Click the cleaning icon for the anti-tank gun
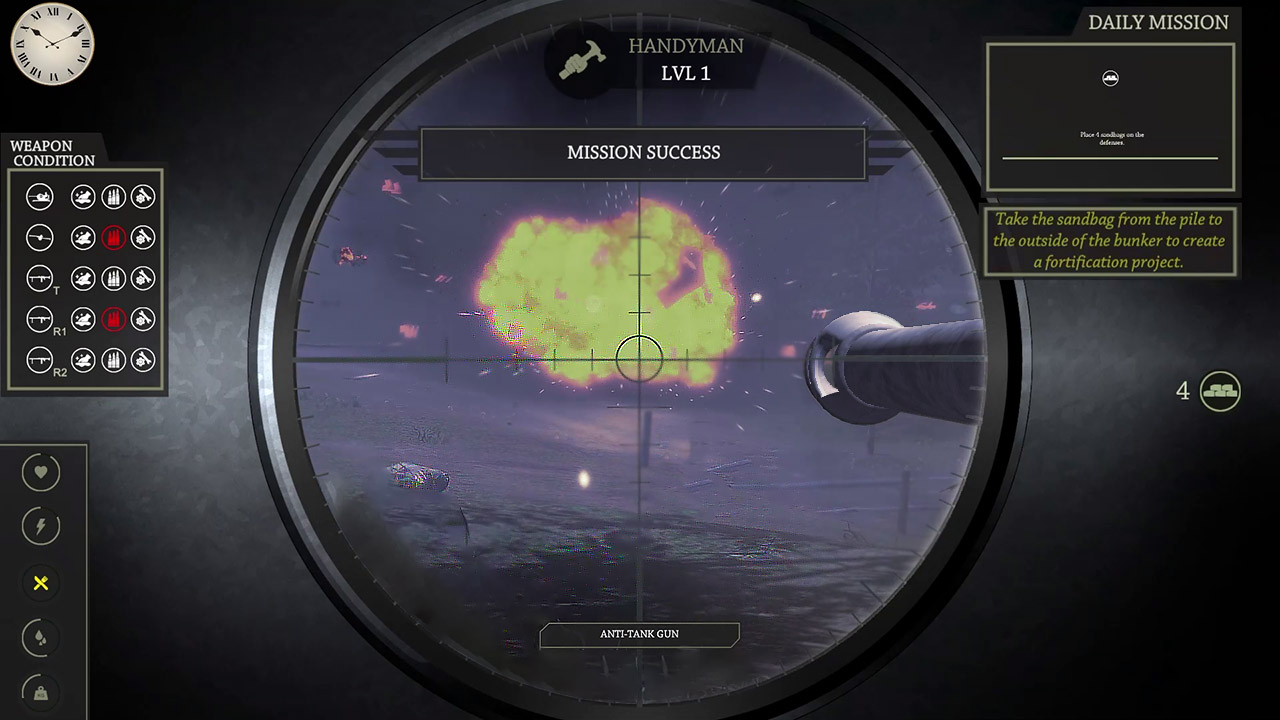The width and height of the screenshot is (1280, 720). (x=83, y=197)
